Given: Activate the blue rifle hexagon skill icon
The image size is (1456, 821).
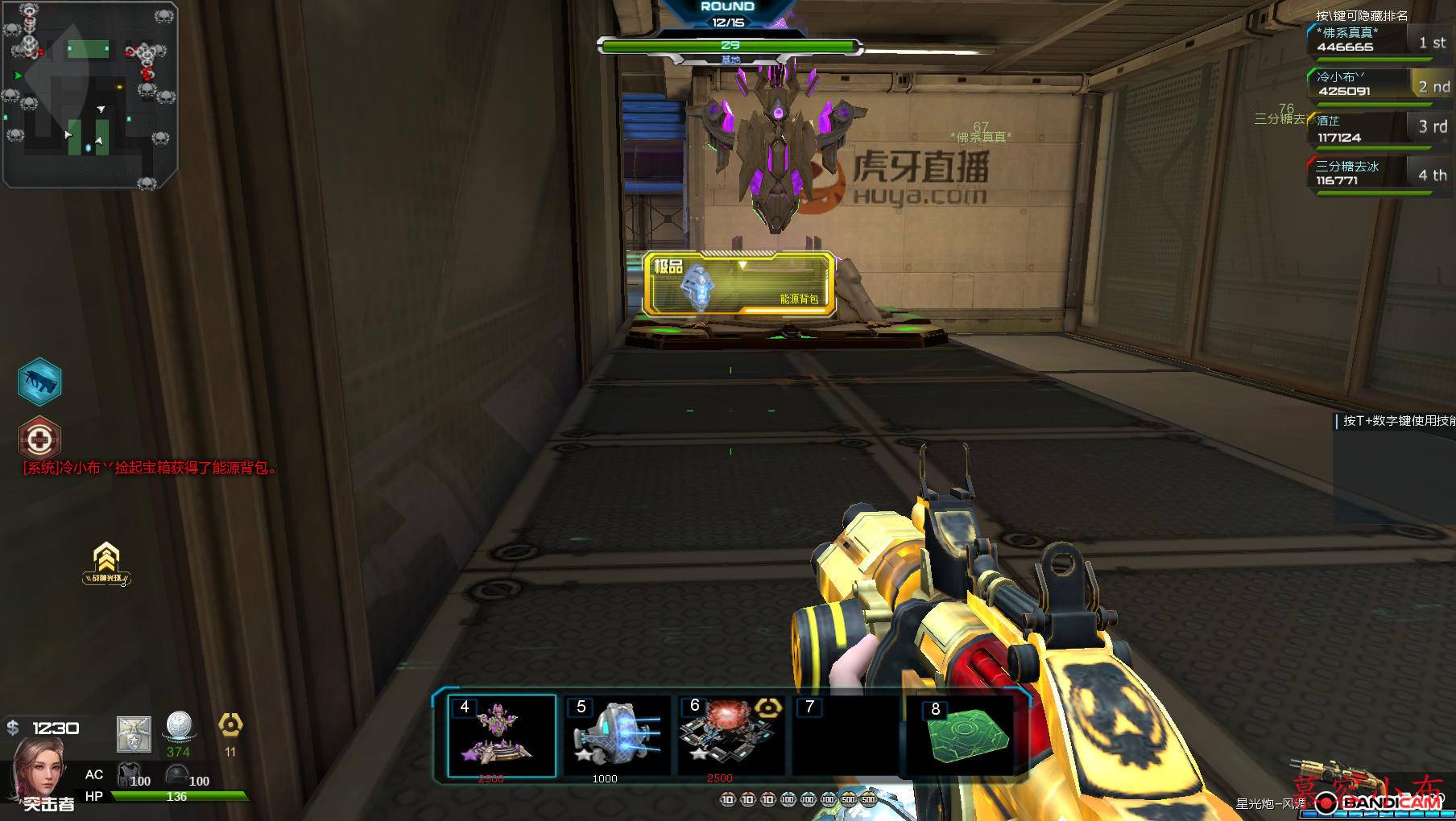Looking at the screenshot, I should tap(39, 381).
